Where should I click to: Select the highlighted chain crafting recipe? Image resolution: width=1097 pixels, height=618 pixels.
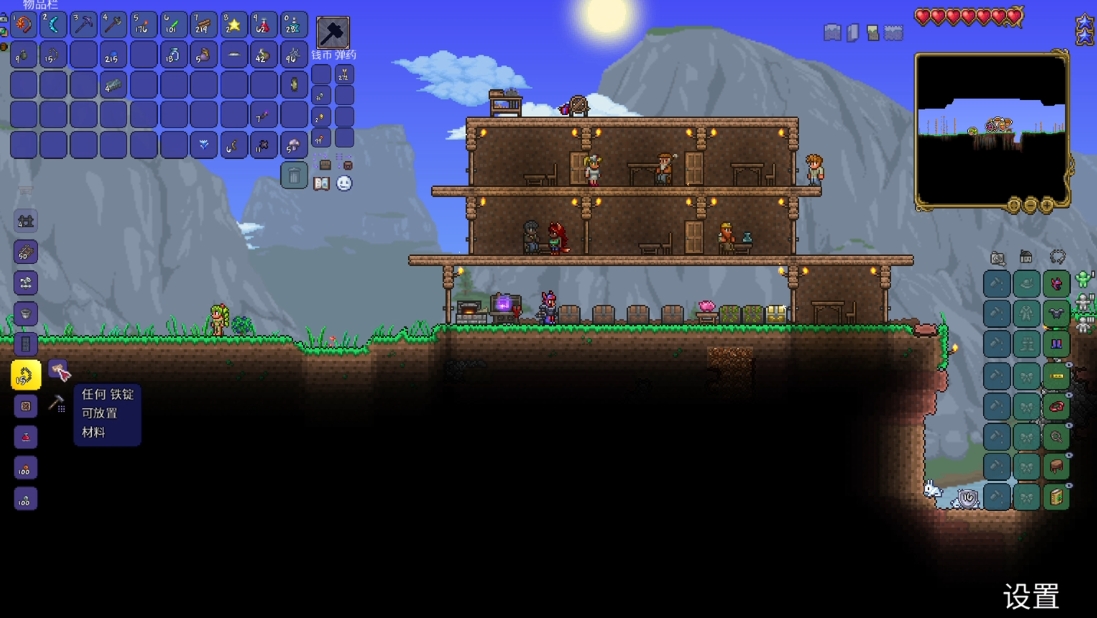pyautogui.click(x=26, y=375)
